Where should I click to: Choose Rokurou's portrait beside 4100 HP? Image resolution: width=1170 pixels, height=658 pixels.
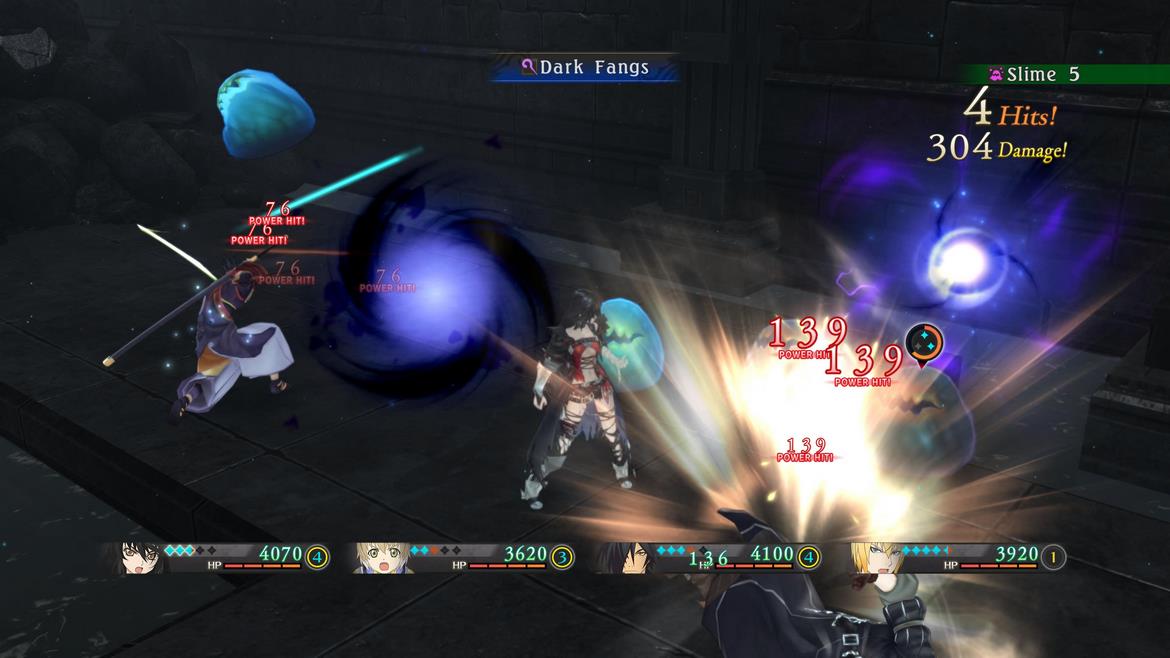click(x=626, y=557)
